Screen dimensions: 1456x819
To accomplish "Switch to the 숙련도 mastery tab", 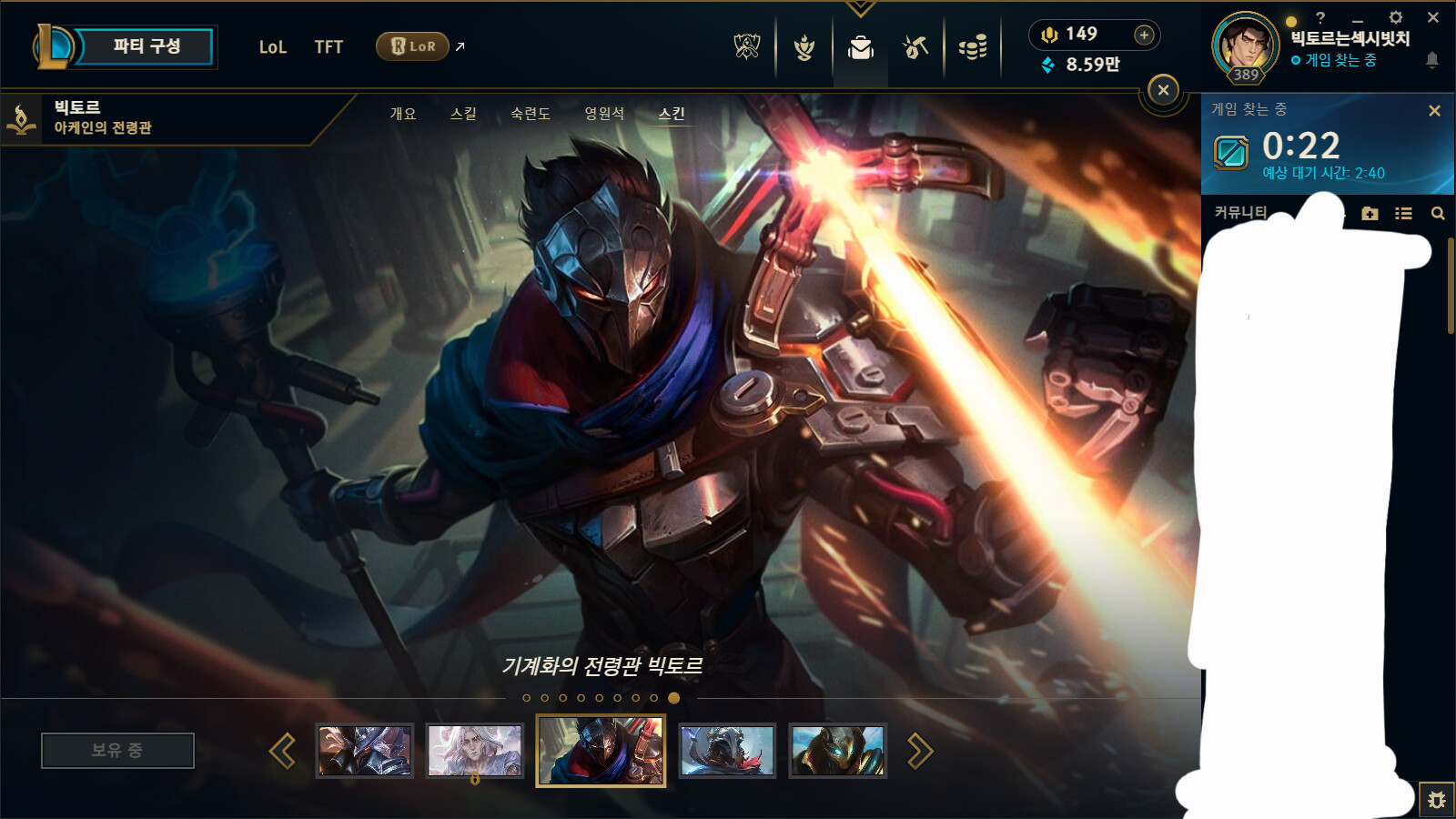I will [531, 114].
